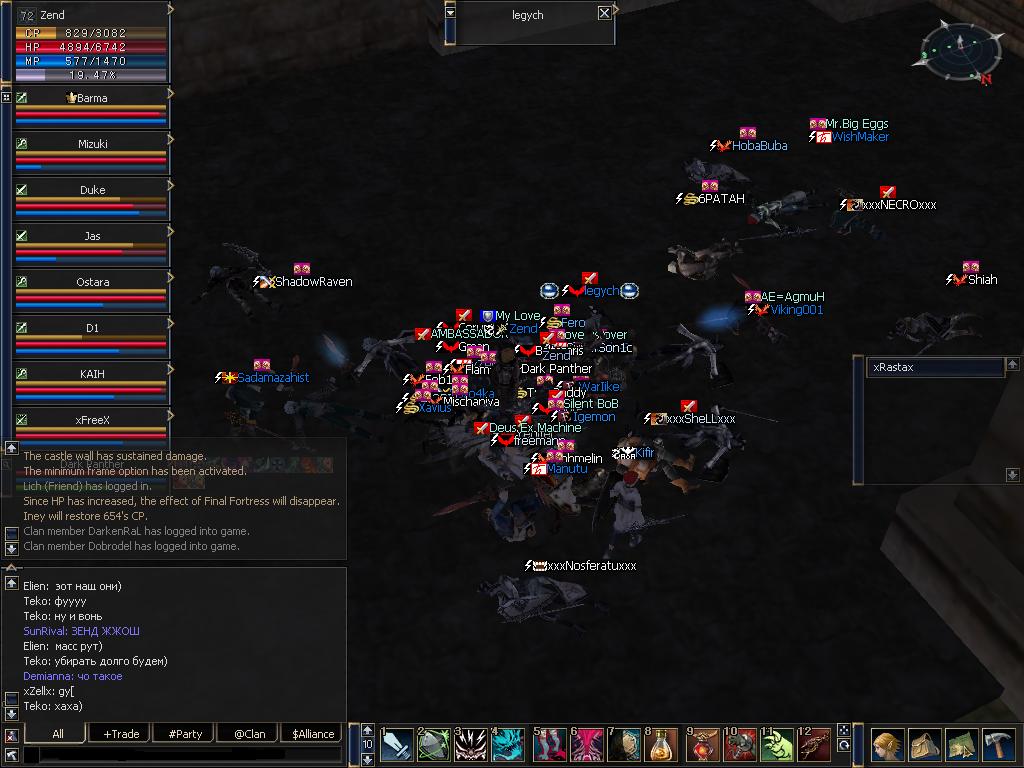Viewport: 1024px width, 768px height.
Task: Close the legych target window
Action: click(x=604, y=13)
